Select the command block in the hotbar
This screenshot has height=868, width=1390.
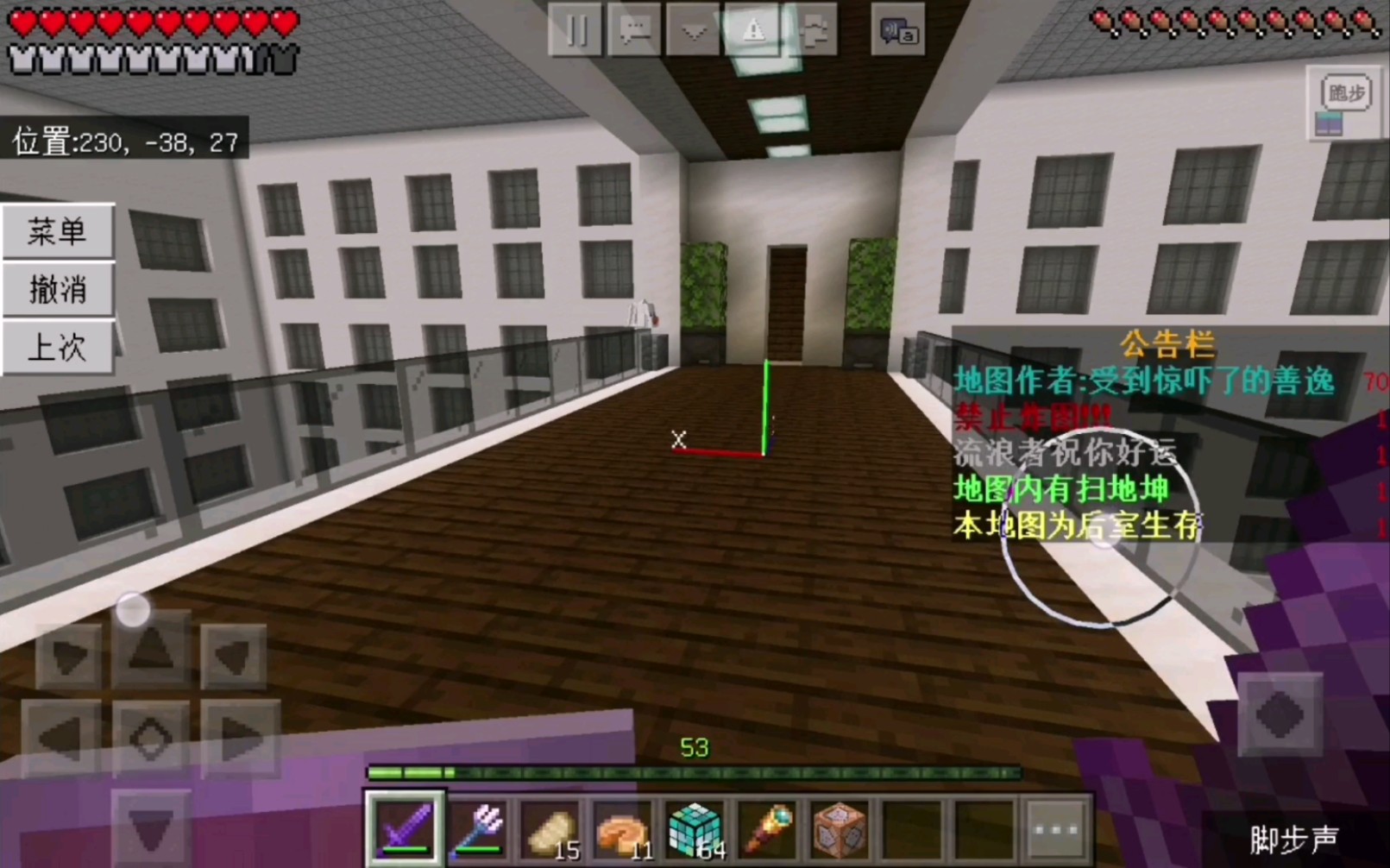coord(840,830)
